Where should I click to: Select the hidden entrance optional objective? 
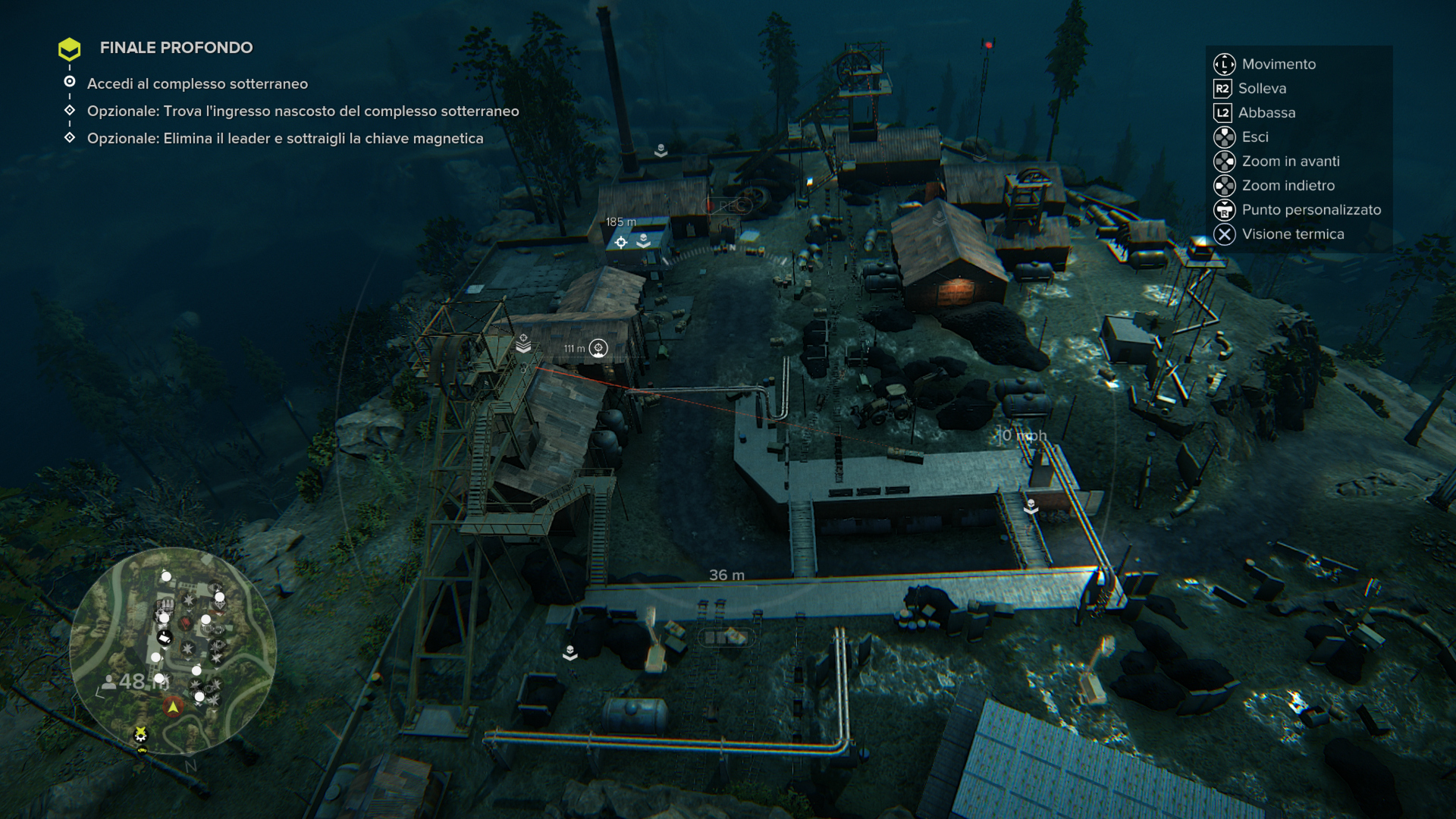pyautogui.click(x=303, y=111)
